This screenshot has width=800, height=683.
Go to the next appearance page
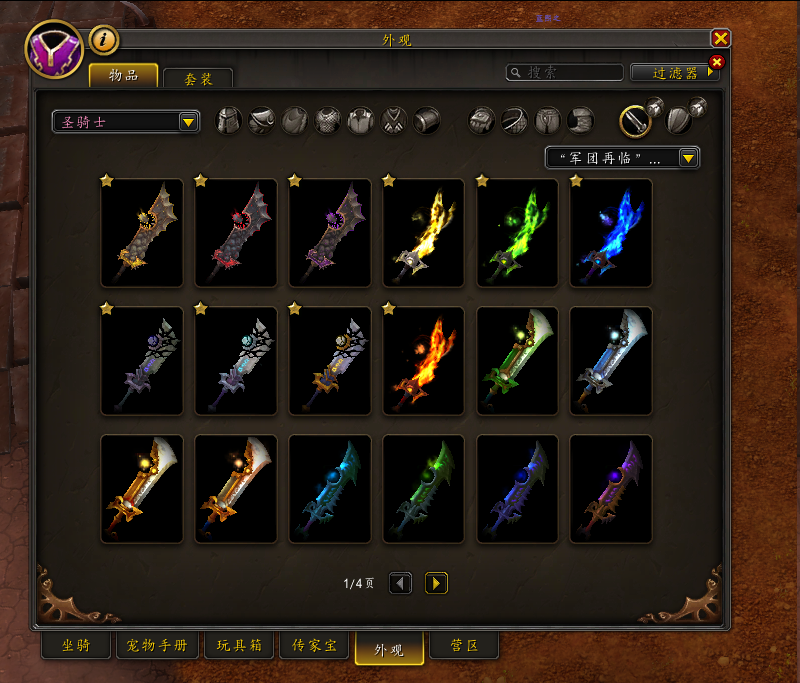tap(436, 583)
